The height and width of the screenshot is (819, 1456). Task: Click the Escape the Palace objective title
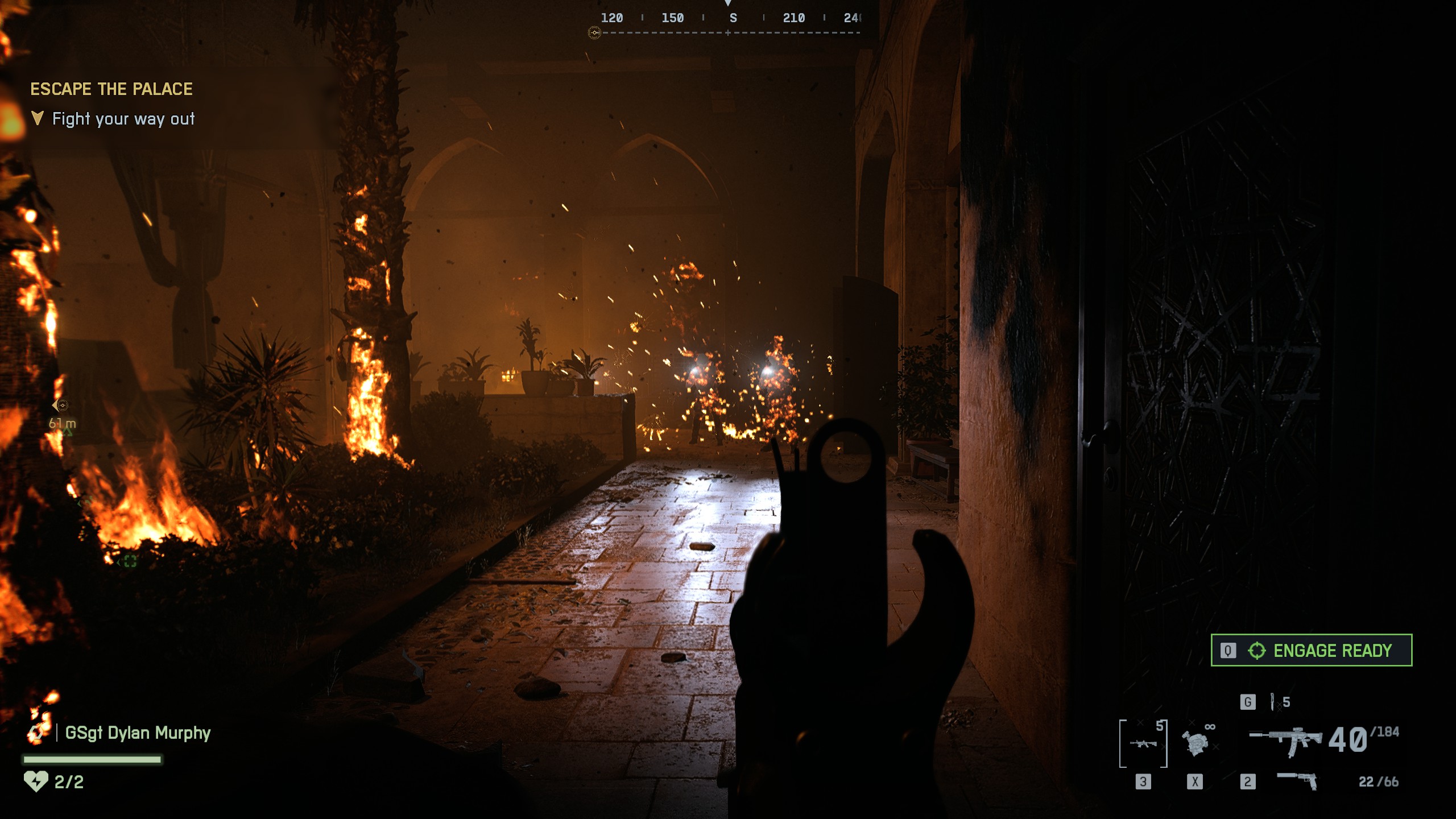tap(111, 89)
